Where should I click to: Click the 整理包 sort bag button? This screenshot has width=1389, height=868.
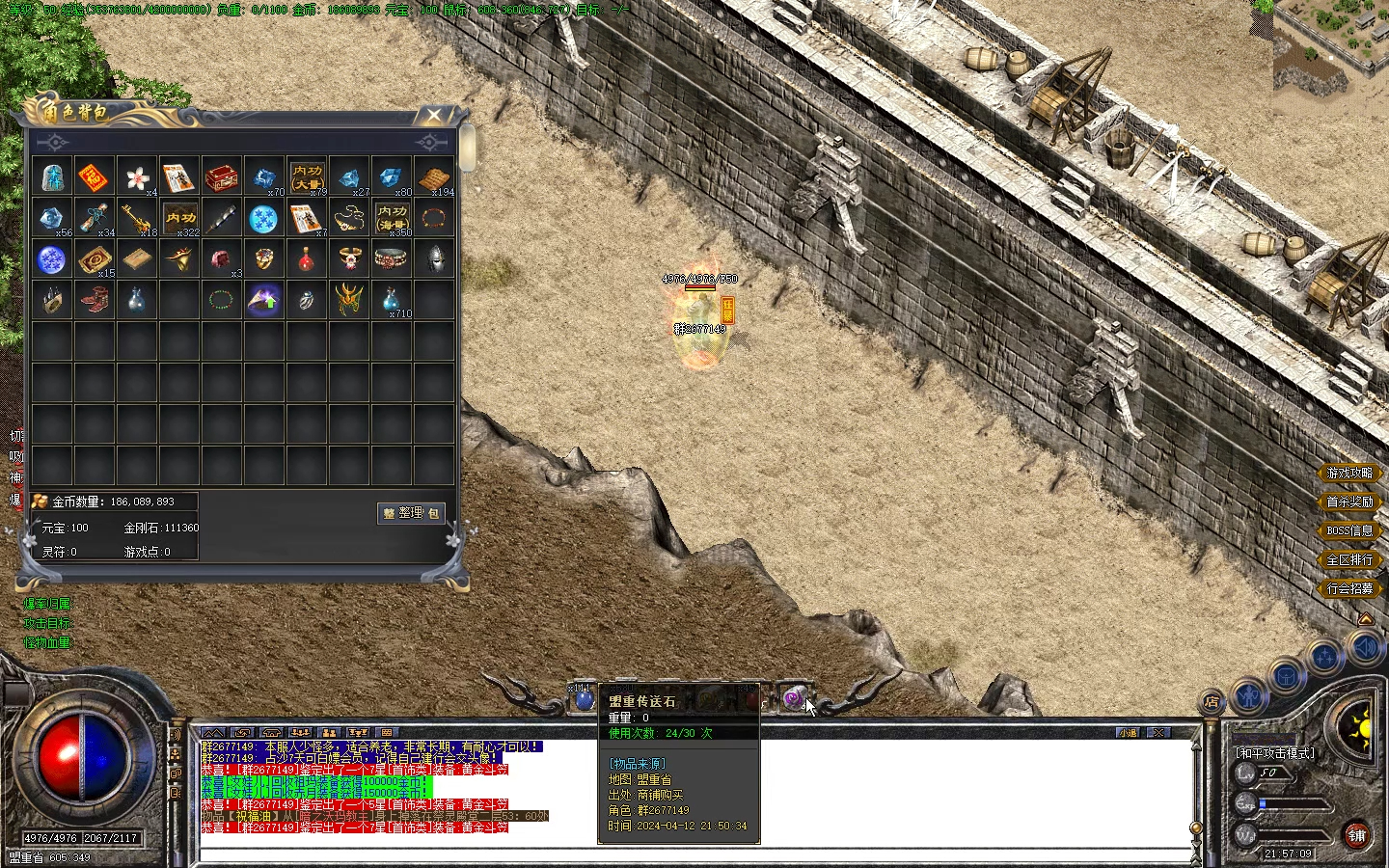[x=411, y=513]
